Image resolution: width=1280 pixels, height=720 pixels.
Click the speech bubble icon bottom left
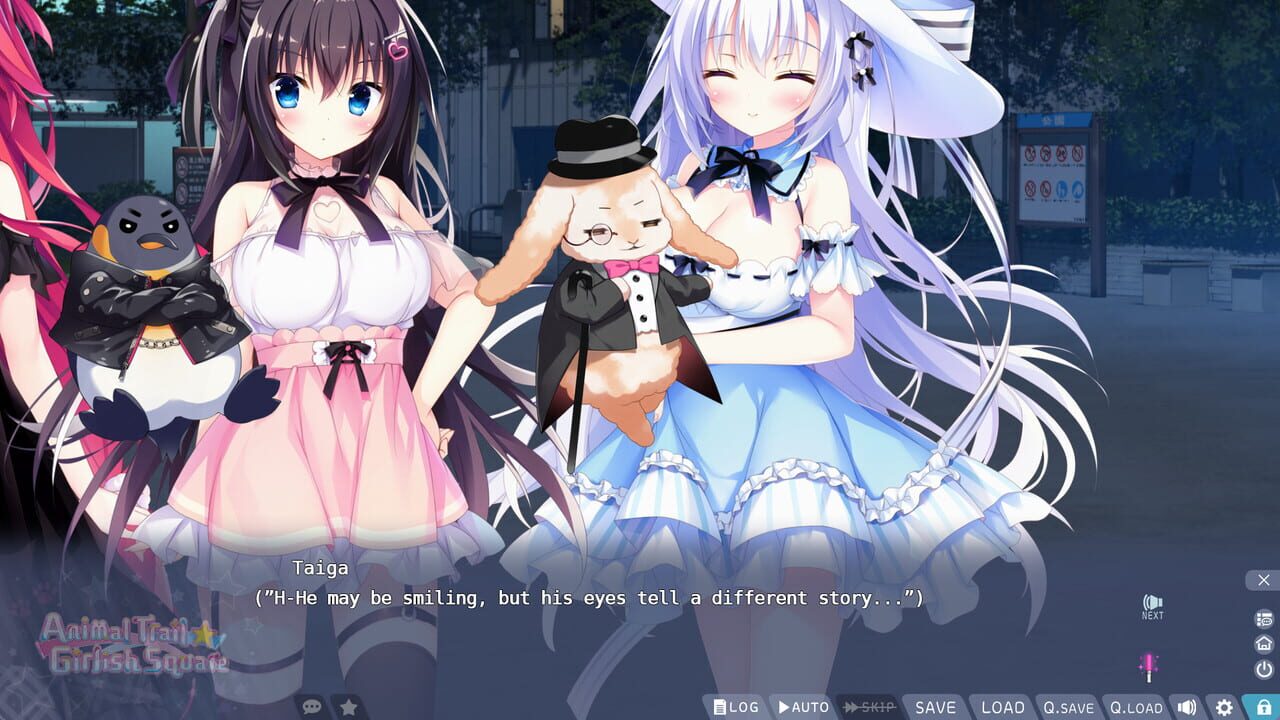point(313,705)
